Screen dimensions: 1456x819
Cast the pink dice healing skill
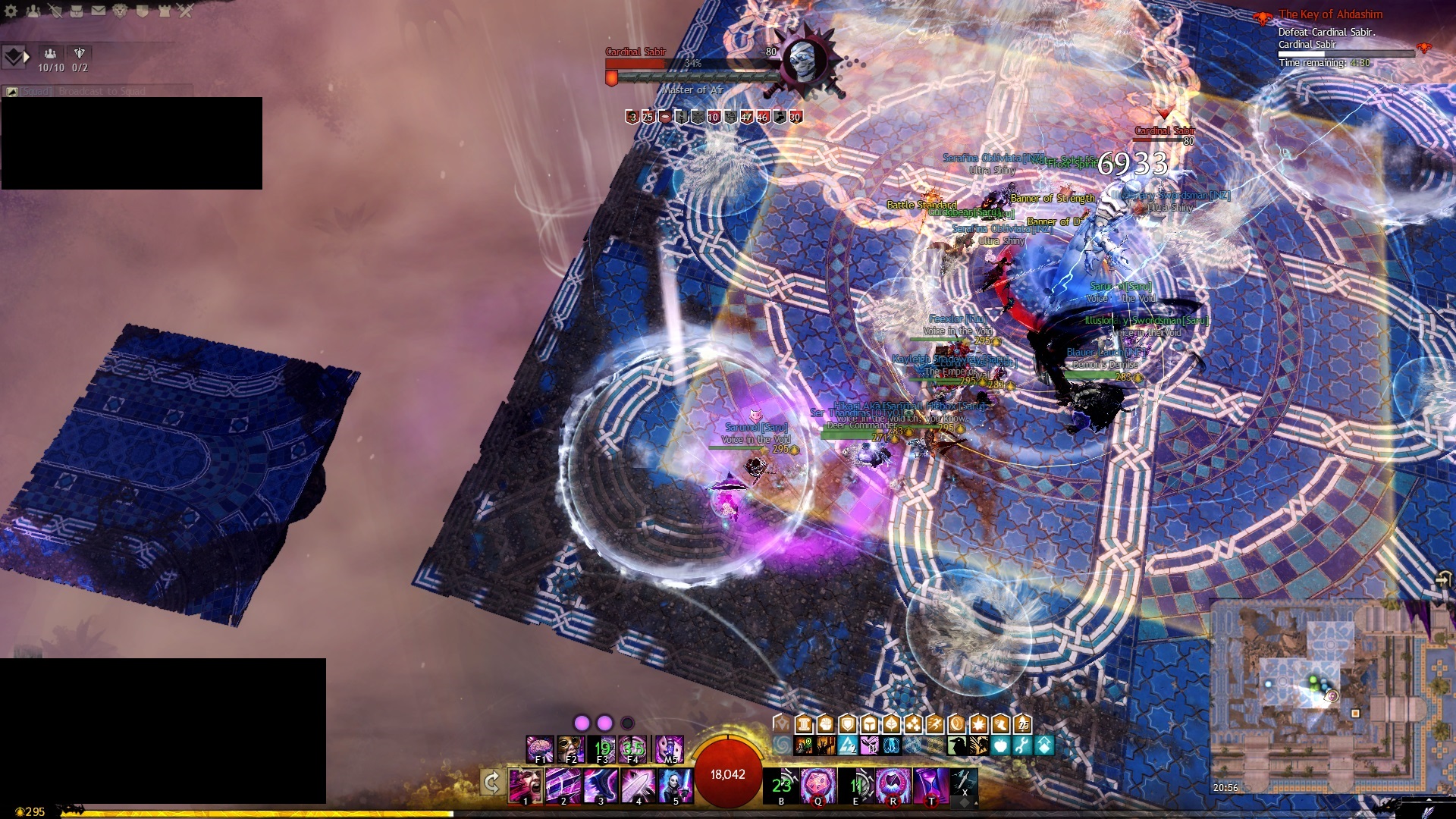click(x=818, y=785)
